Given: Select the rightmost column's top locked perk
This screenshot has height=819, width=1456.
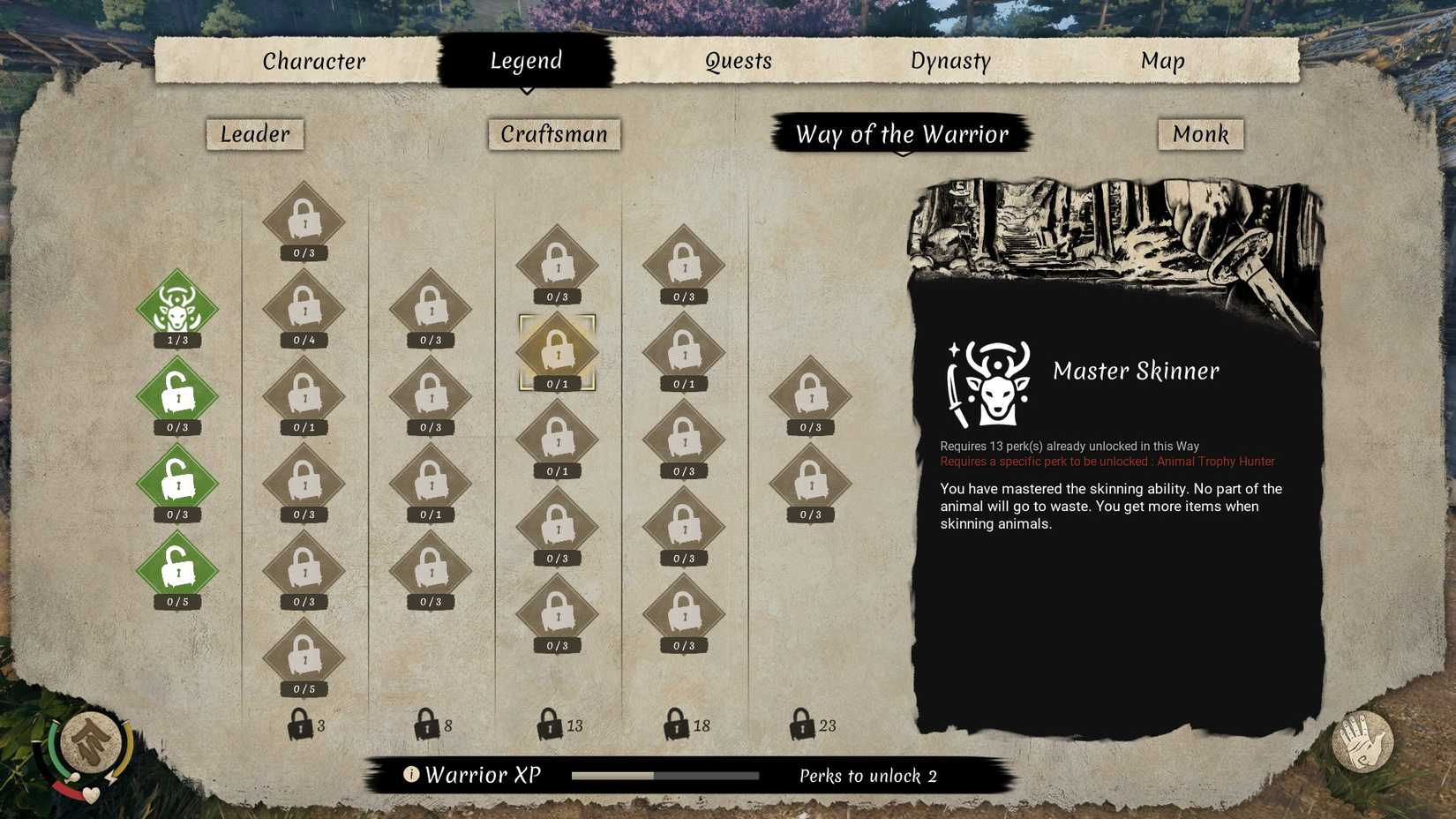Looking at the screenshot, I should pos(810,395).
